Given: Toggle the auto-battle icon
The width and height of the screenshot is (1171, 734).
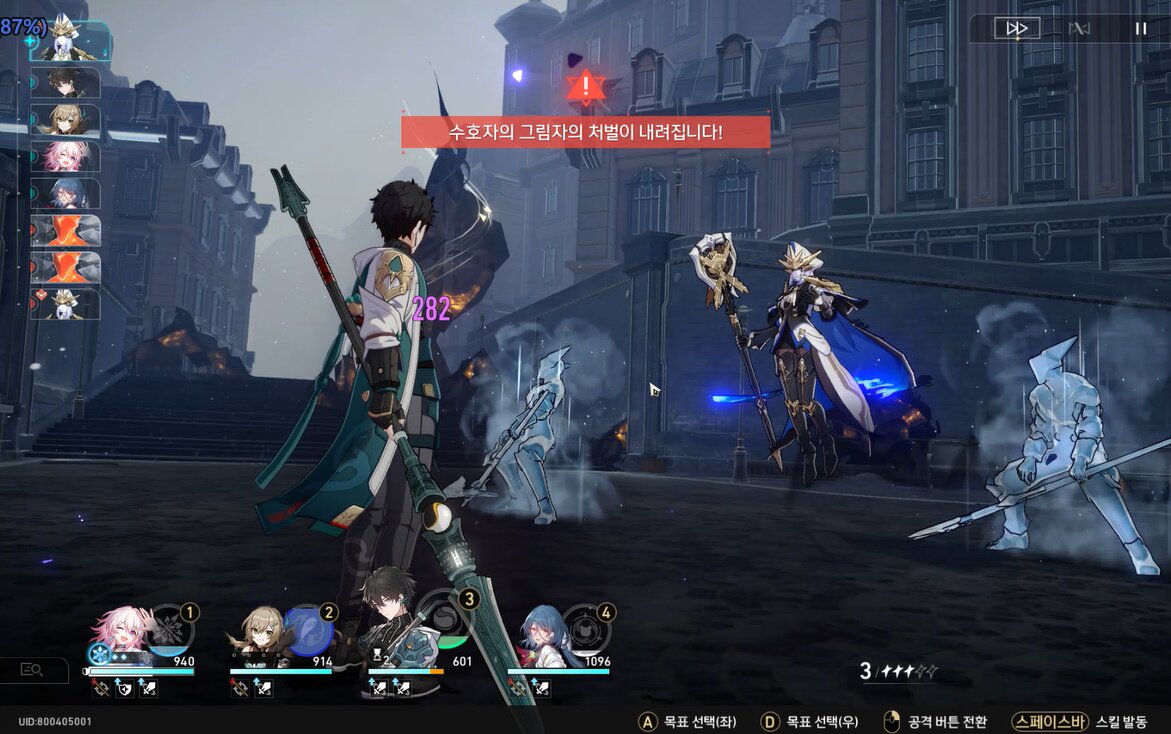Looking at the screenshot, I should coord(1078,29).
